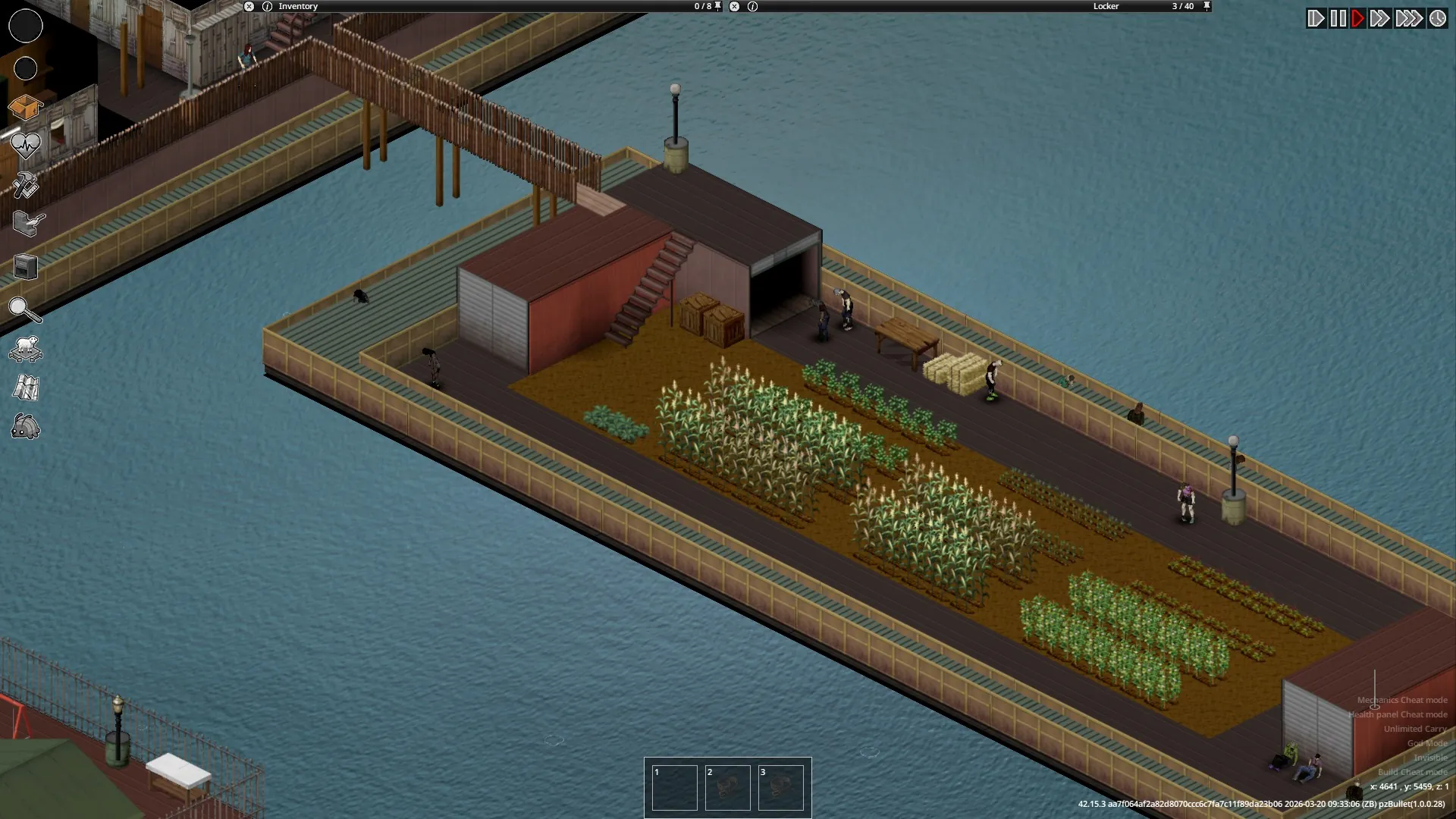1456x819 pixels.
Task: Pause the game speed
Action: tap(1338, 18)
